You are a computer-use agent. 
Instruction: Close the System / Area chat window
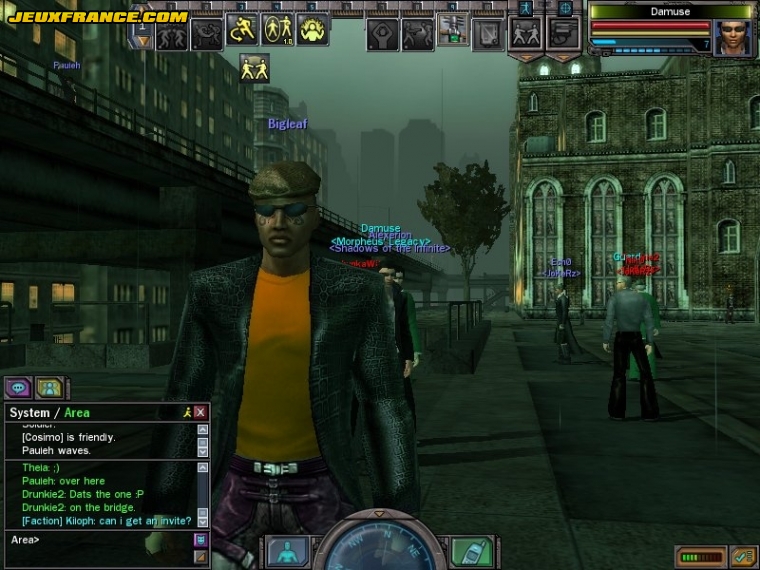point(200,412)
